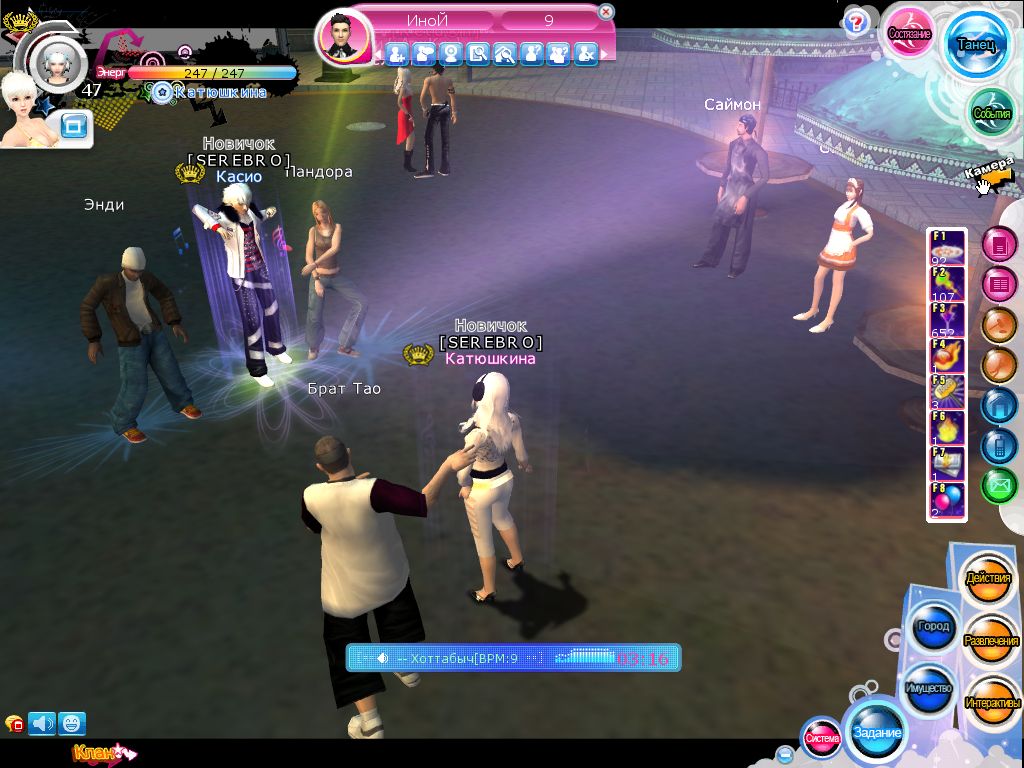Click the blue house icon
The image size is (1024, 768).
[998, 405]
